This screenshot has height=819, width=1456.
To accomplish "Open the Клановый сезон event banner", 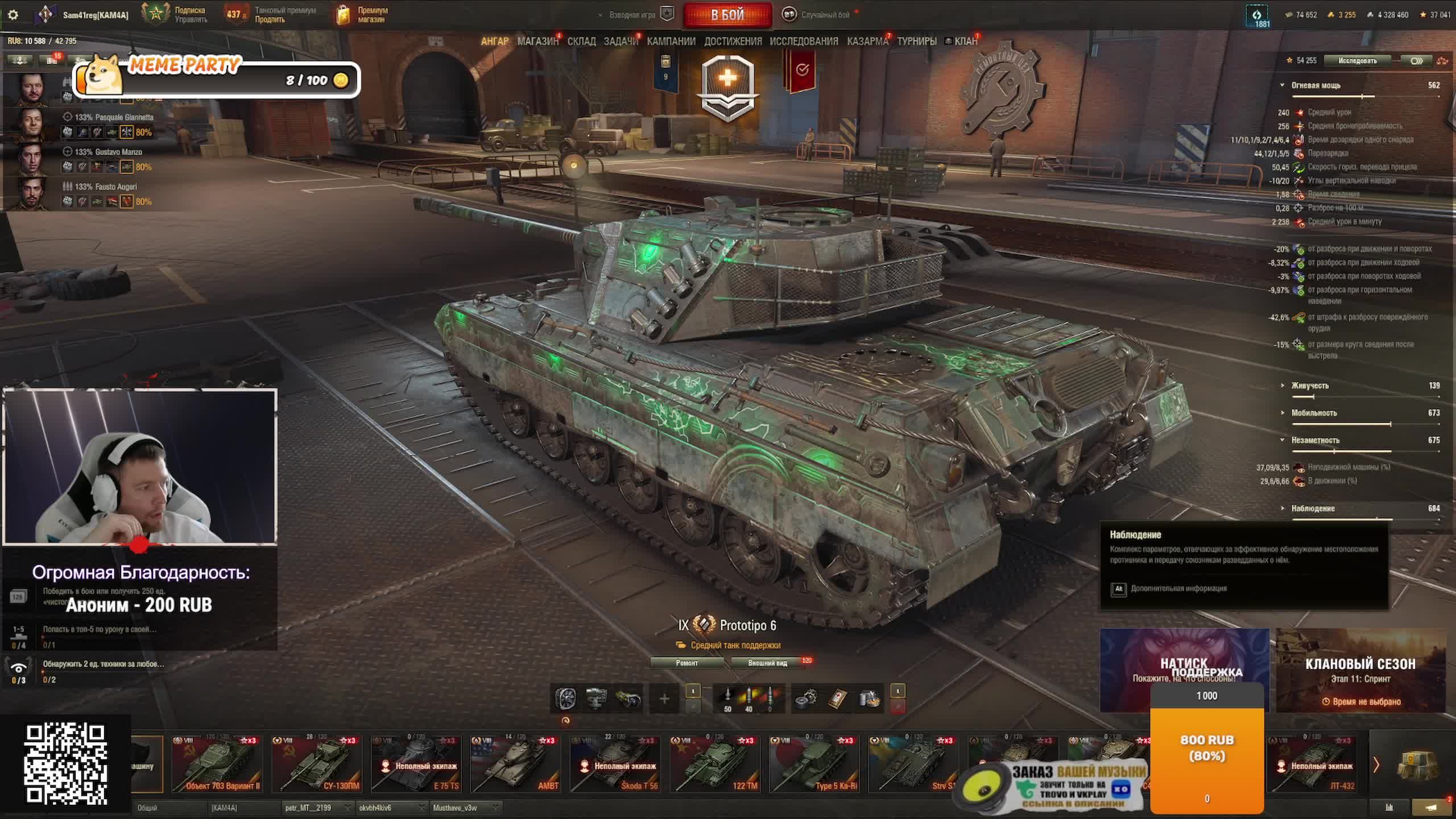I will [1360, 671].
